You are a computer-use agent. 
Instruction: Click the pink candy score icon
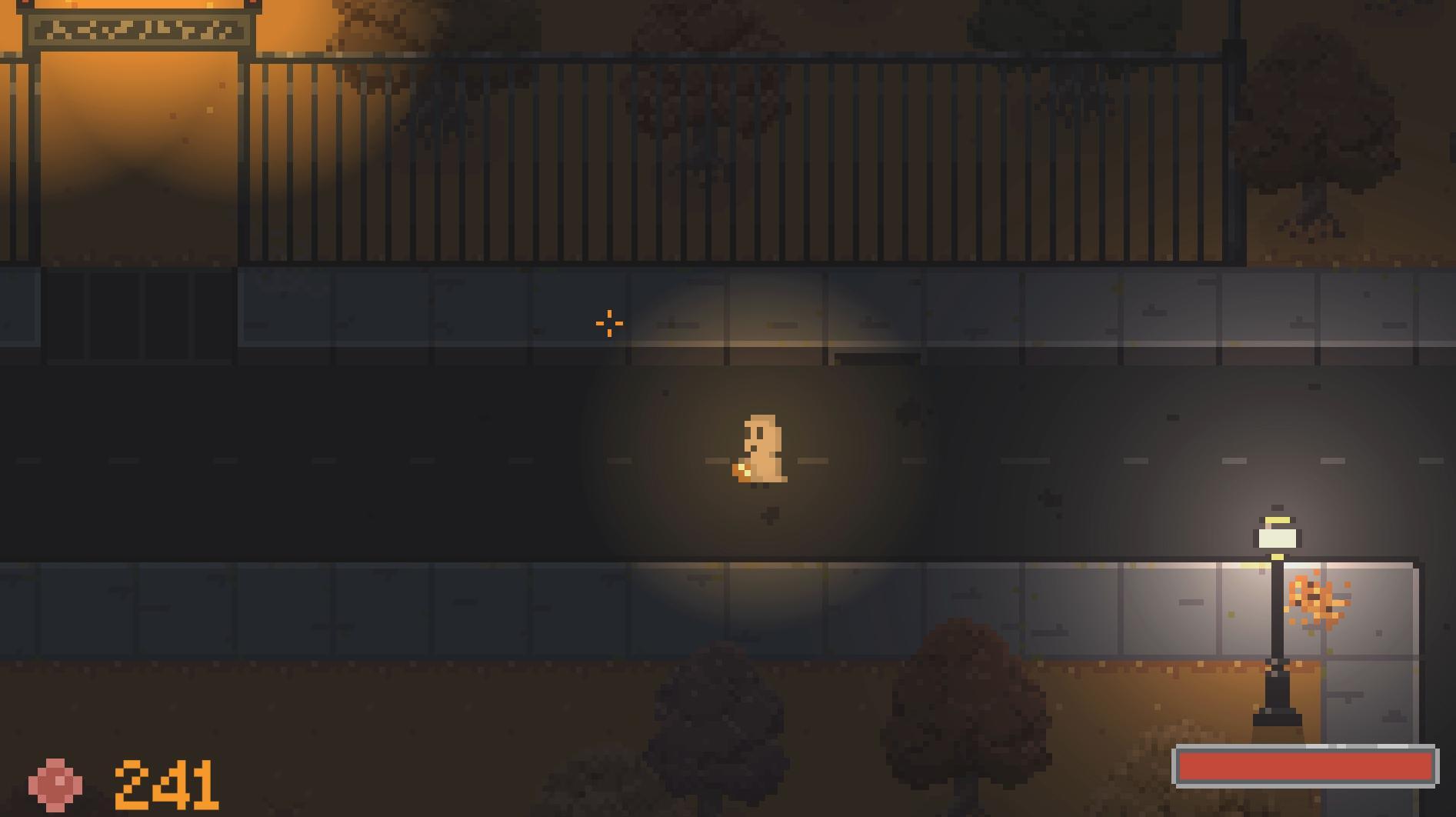pos(55,786)
